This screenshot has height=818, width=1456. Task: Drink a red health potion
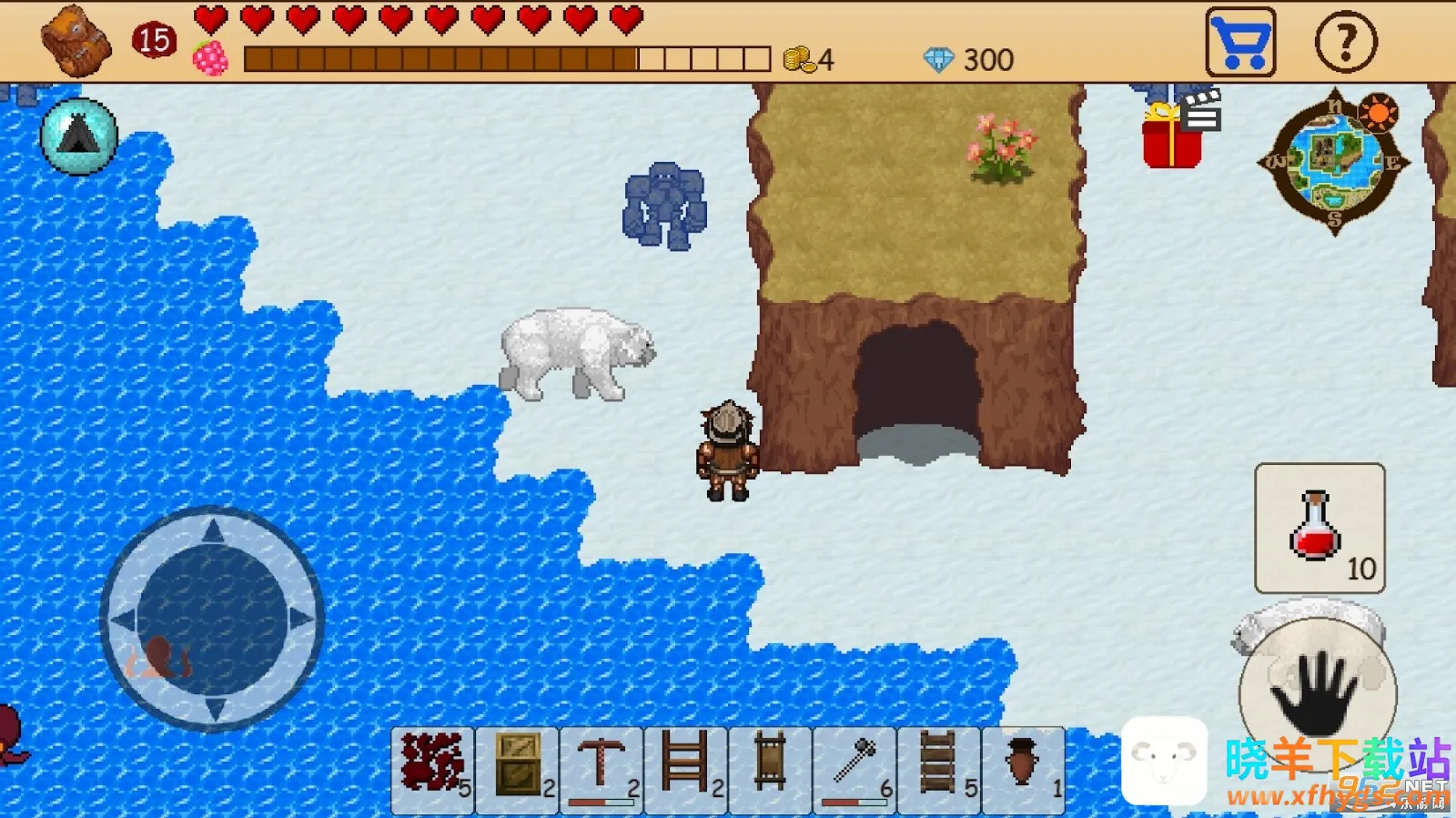[x=1319, y=529]
